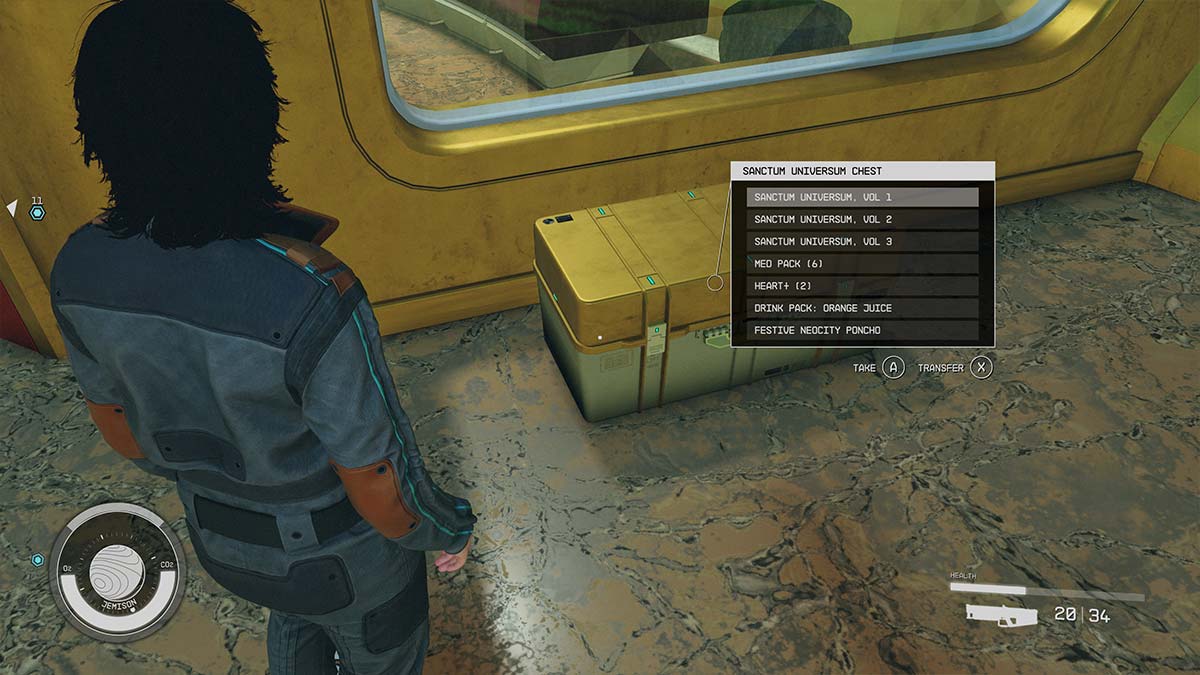This screenshot has width=1200, height=675.
Task: Choose Sanctum Universum, Vol 2 from chest
Action: pyautogui.click(x=862, y=219)
